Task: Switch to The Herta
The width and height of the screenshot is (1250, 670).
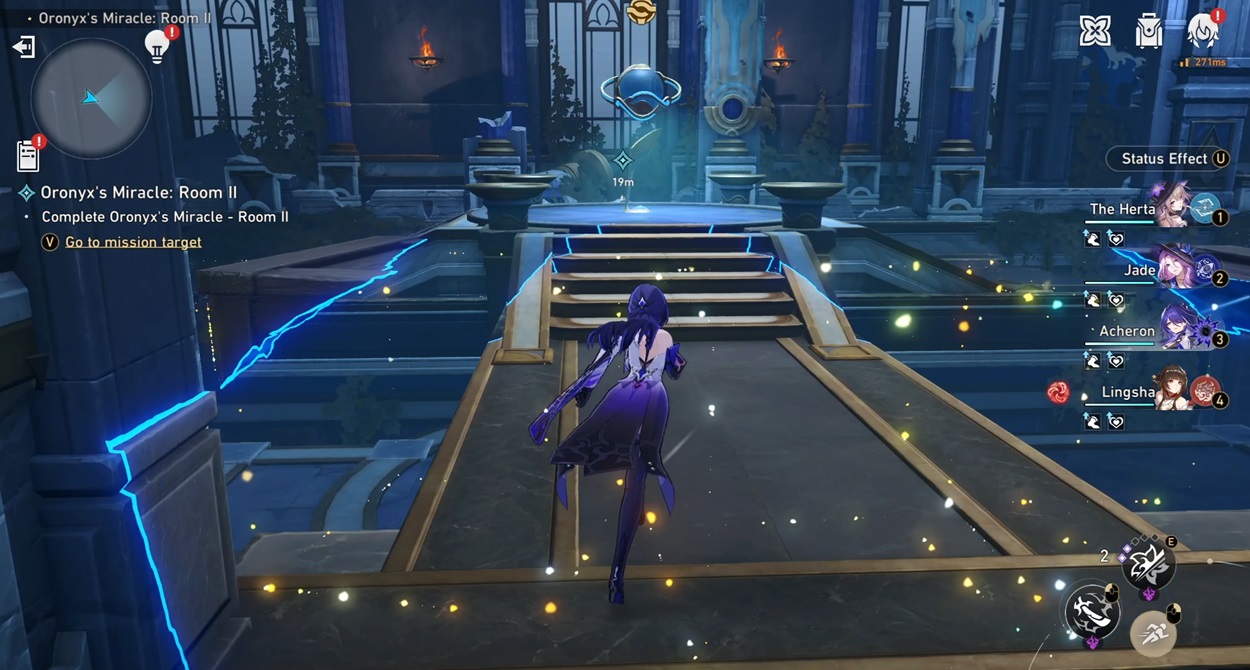Action: (1150, 209)
